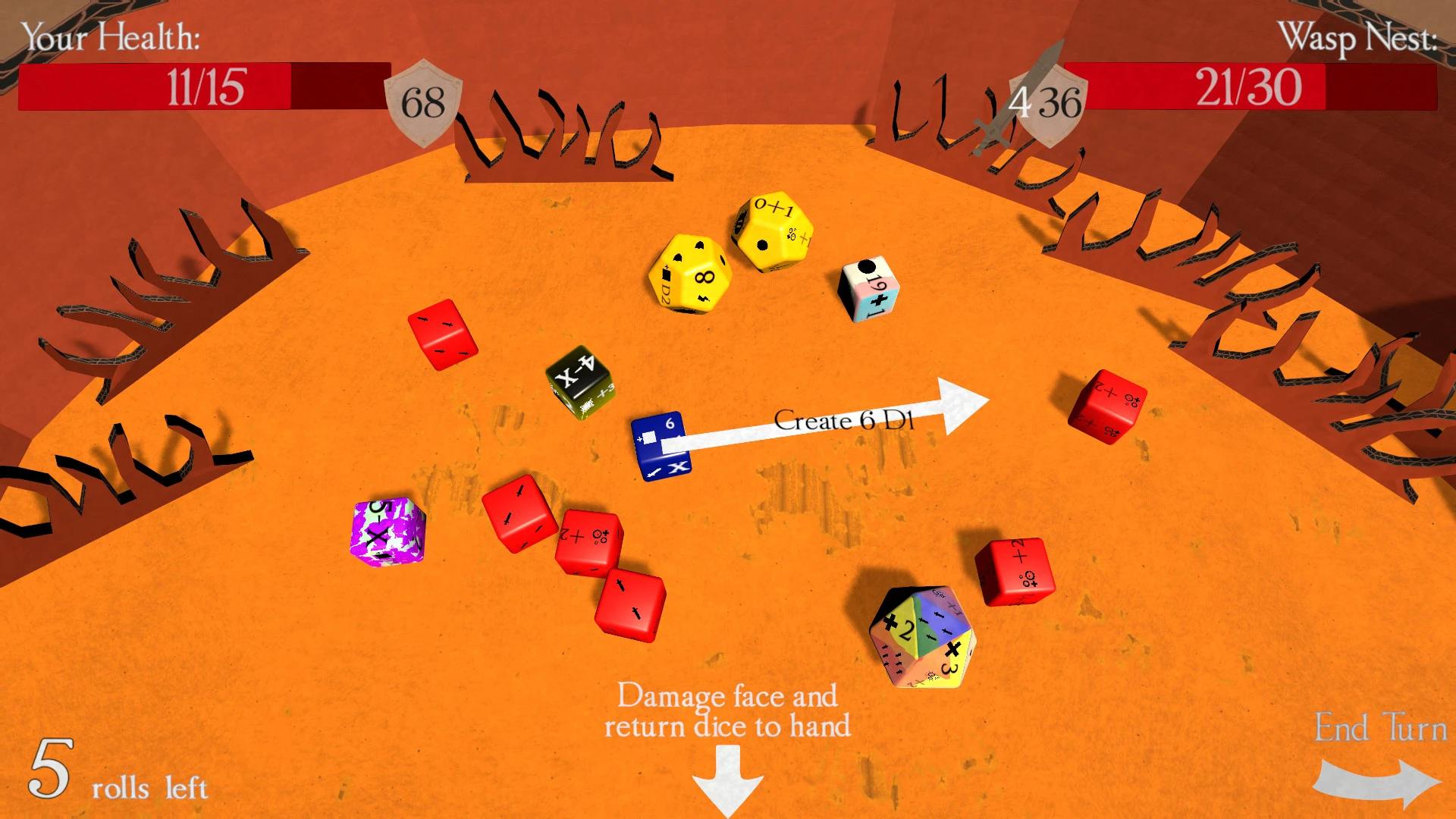Click Damage face and return dice arrow
The image size is (1456, 819).
coord(726,777)
